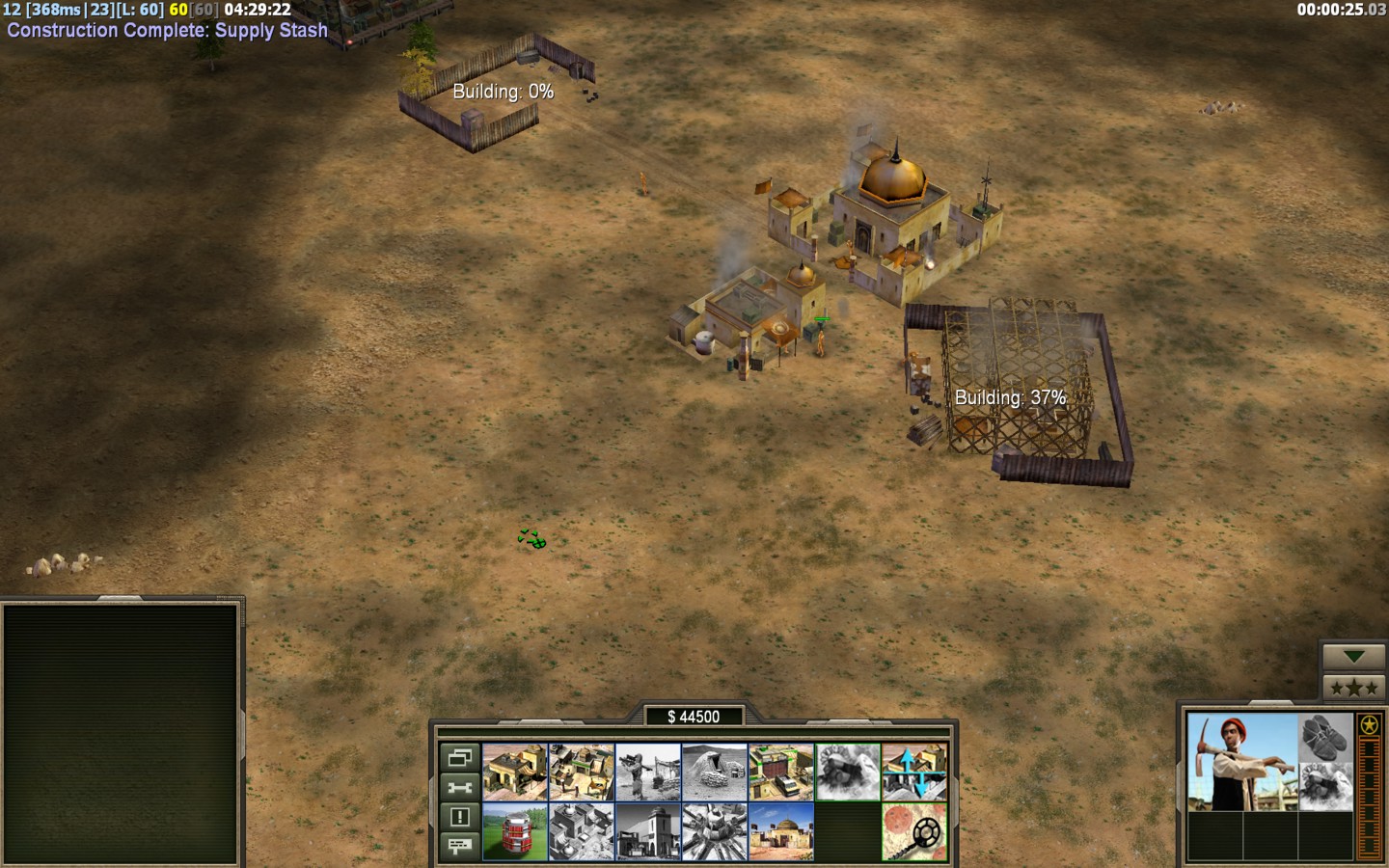Choose the grayed Palace build icon
1389x868 pixels.
[x=581, y=831]
